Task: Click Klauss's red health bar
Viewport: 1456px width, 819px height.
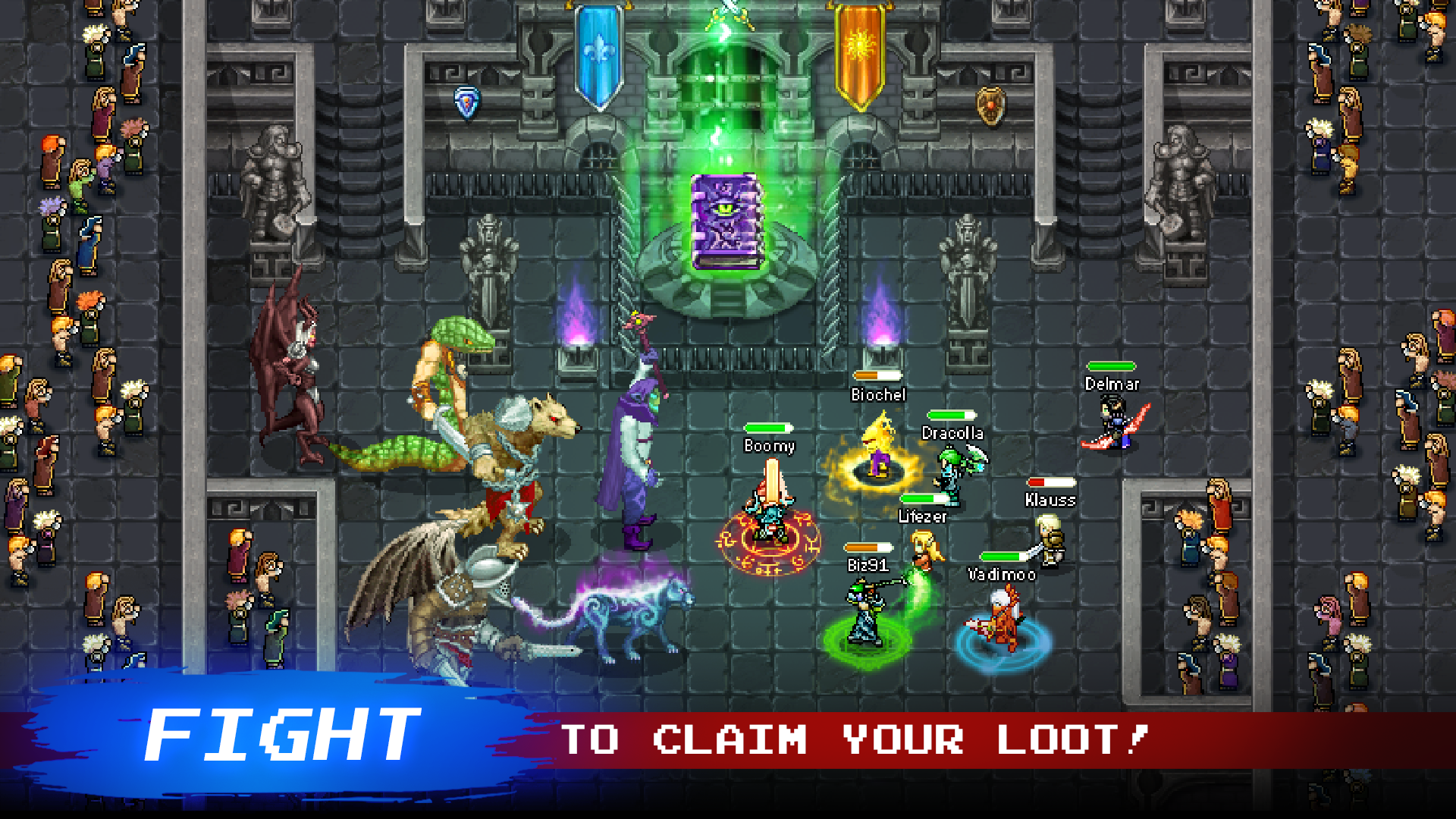Action: (x=1050, y=481)
